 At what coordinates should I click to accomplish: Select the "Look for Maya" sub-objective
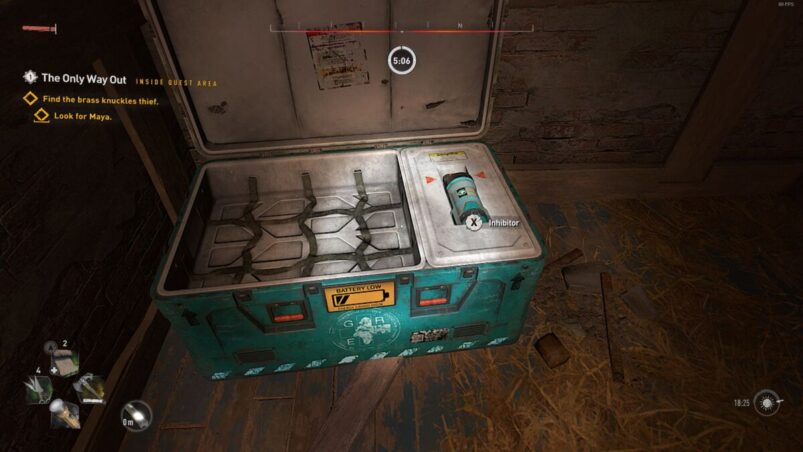coord(82,116)
